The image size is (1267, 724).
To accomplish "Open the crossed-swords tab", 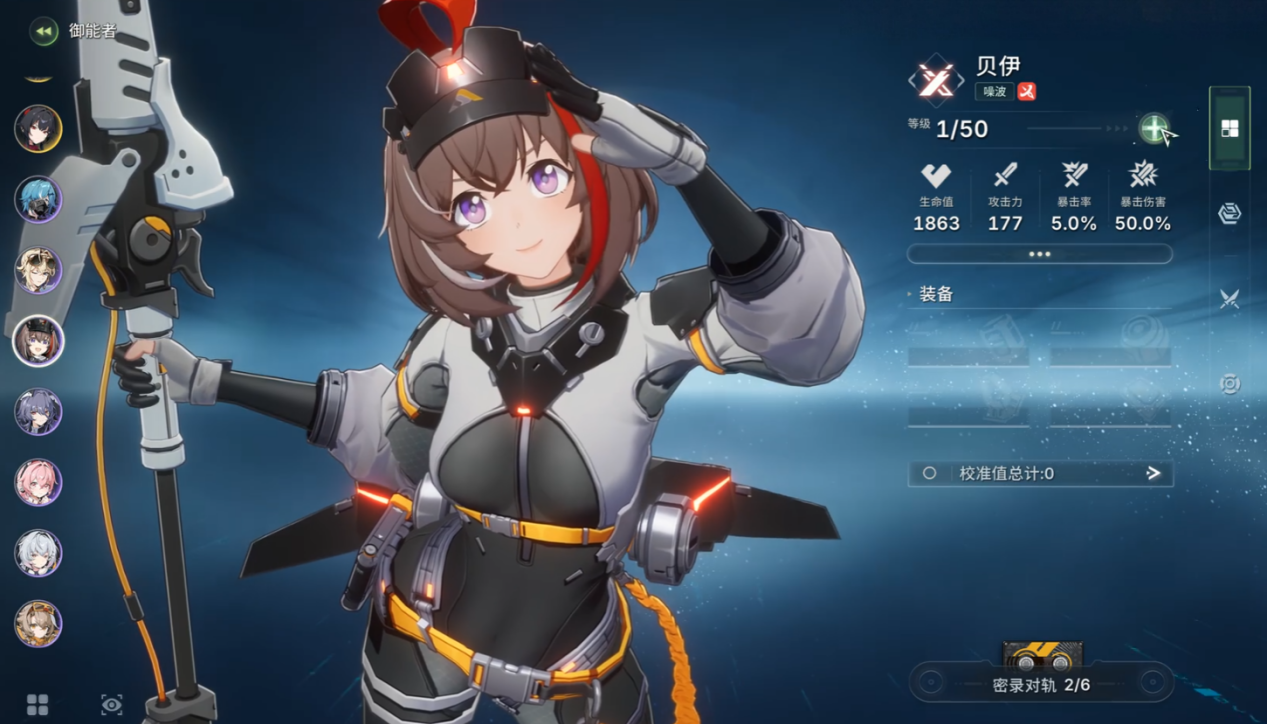I will click(x=1230, y=298).
